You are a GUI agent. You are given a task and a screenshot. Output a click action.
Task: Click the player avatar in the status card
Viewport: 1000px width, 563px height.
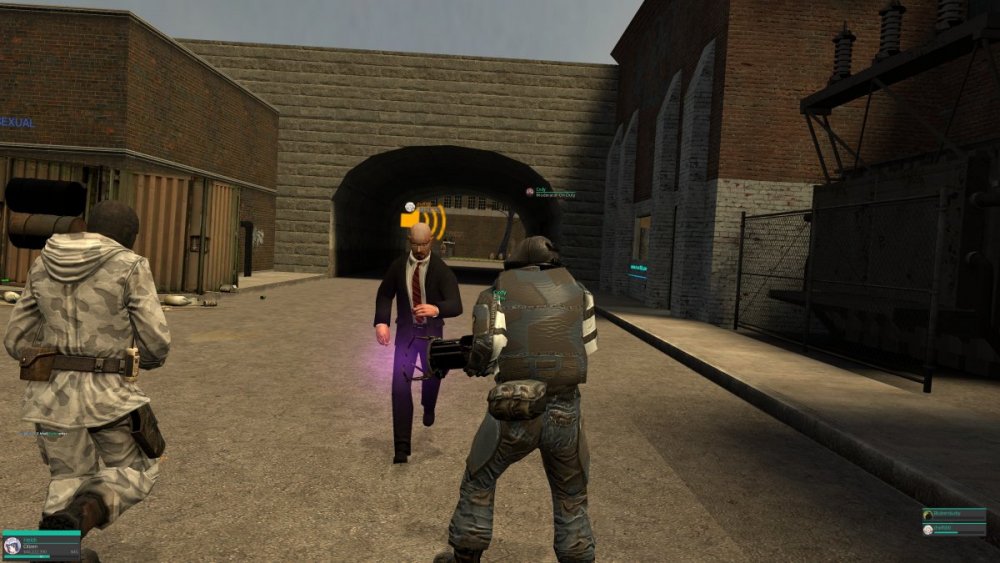[x=13, y=545]
